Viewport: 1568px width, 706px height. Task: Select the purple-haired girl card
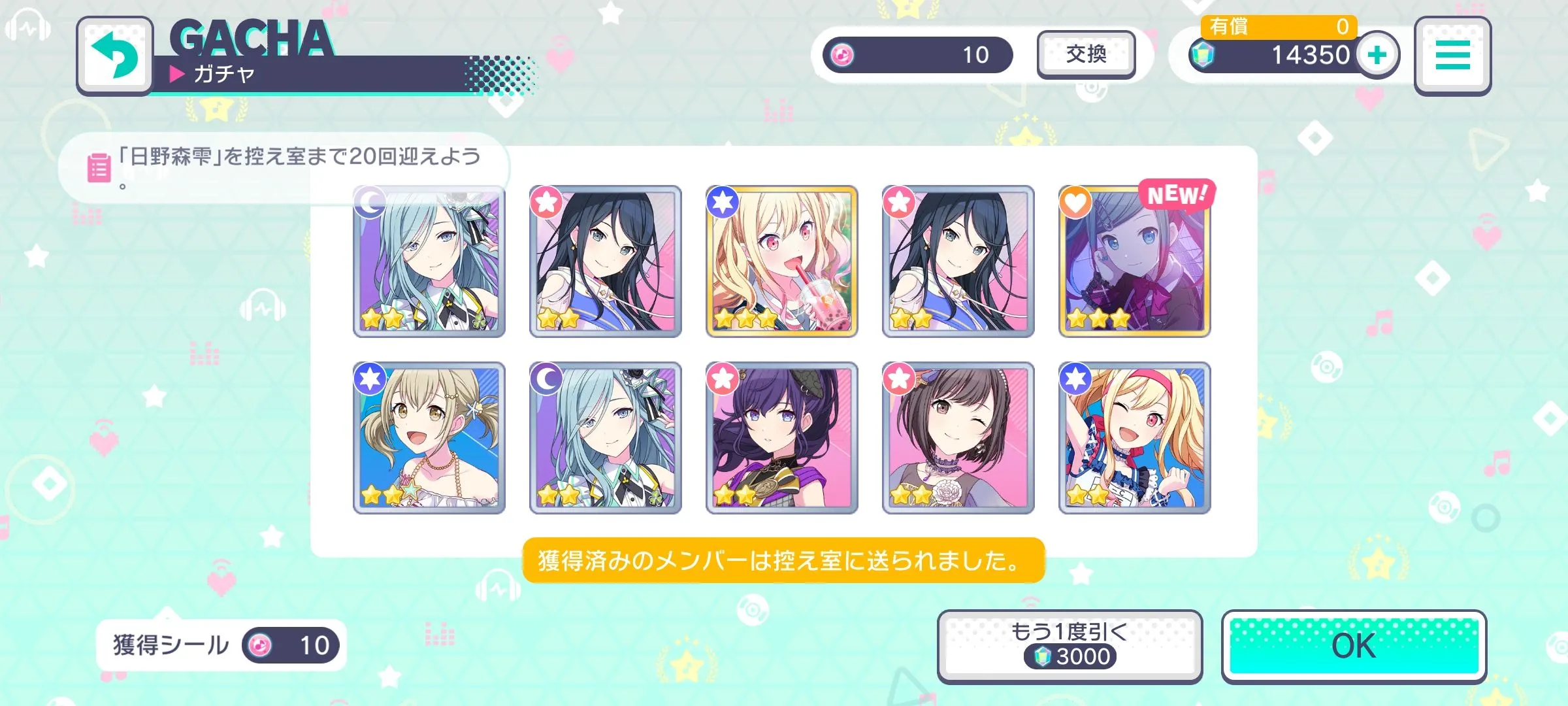781,438
